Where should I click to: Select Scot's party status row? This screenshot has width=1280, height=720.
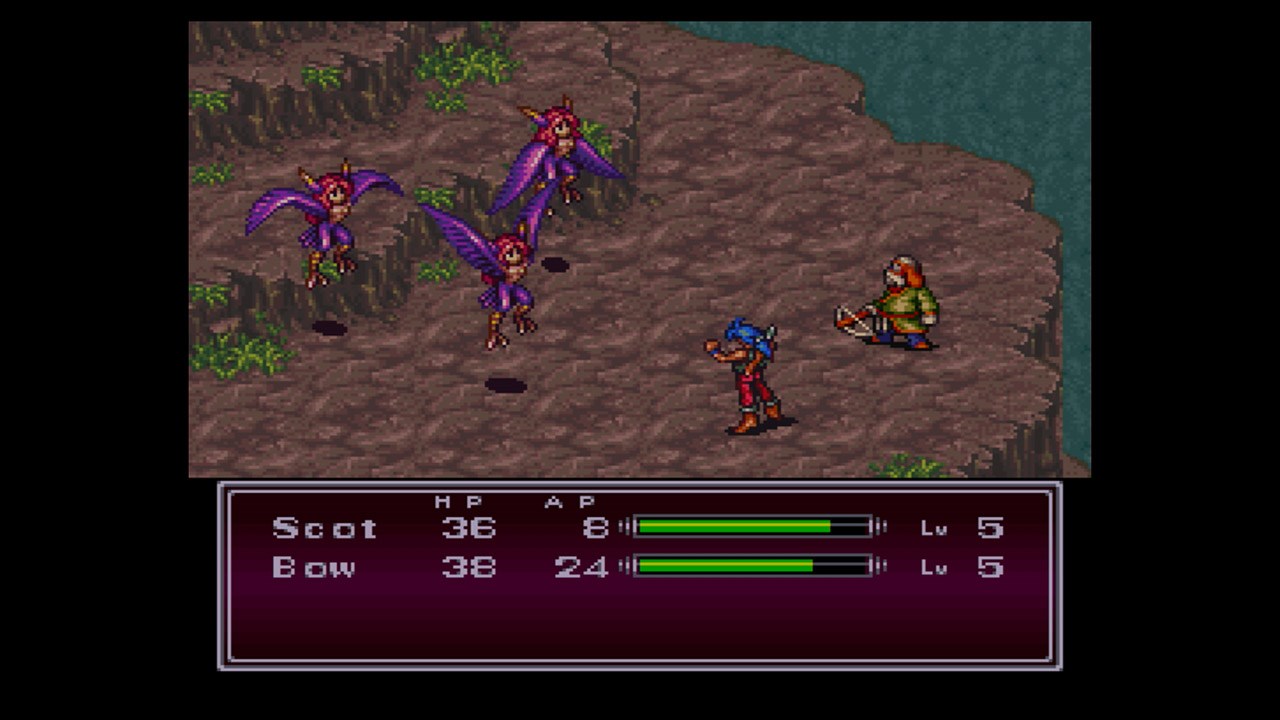click(638, 527)
